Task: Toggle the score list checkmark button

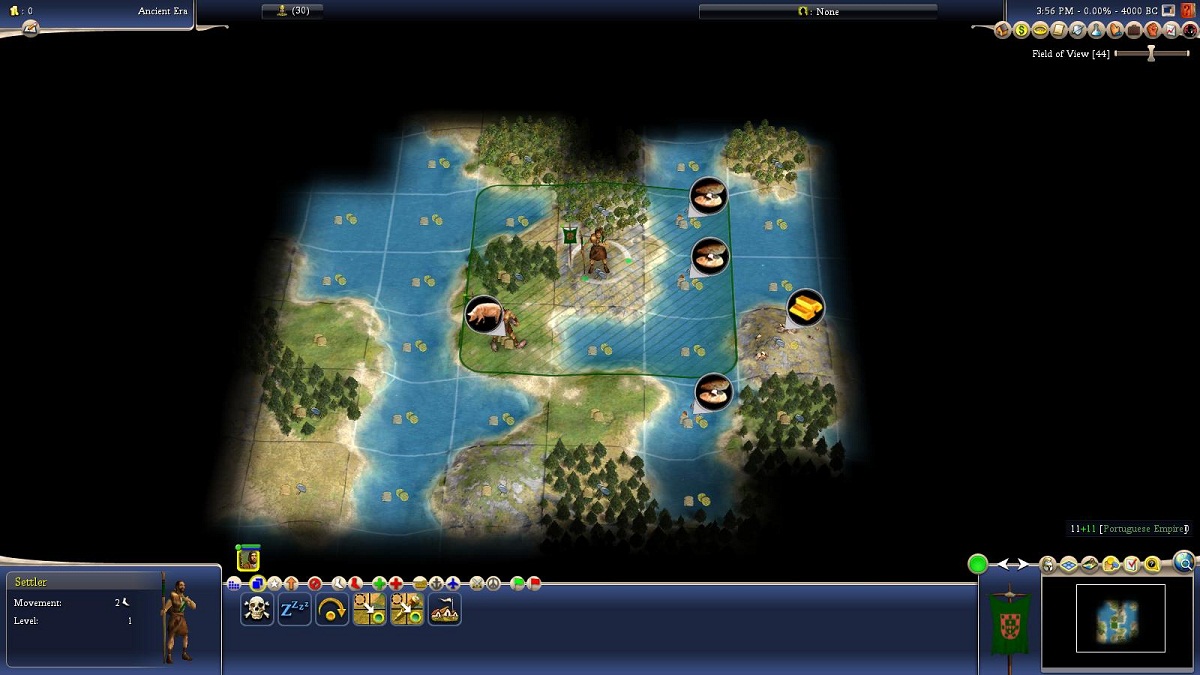Action: click(1132, 565)
